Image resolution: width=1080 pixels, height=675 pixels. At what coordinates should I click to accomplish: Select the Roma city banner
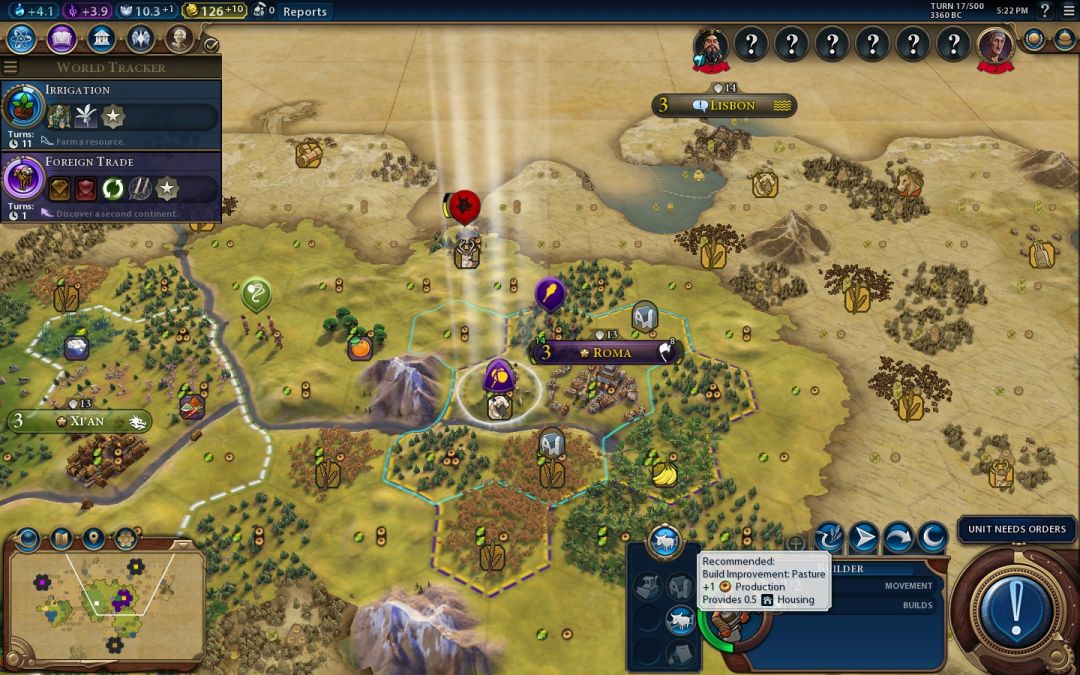(x=608, y=353)
